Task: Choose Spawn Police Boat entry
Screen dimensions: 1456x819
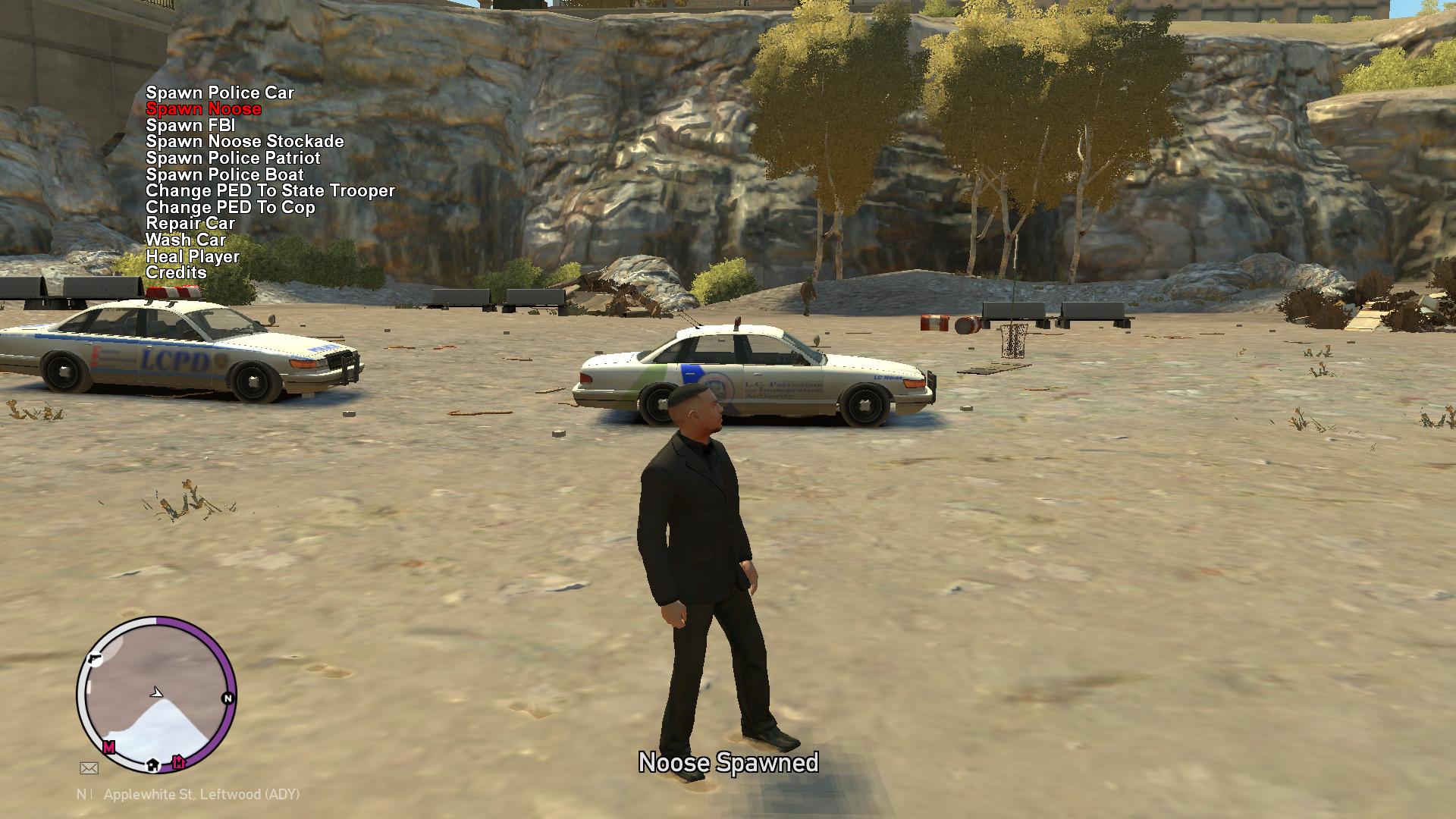Action: pos(224,174)
